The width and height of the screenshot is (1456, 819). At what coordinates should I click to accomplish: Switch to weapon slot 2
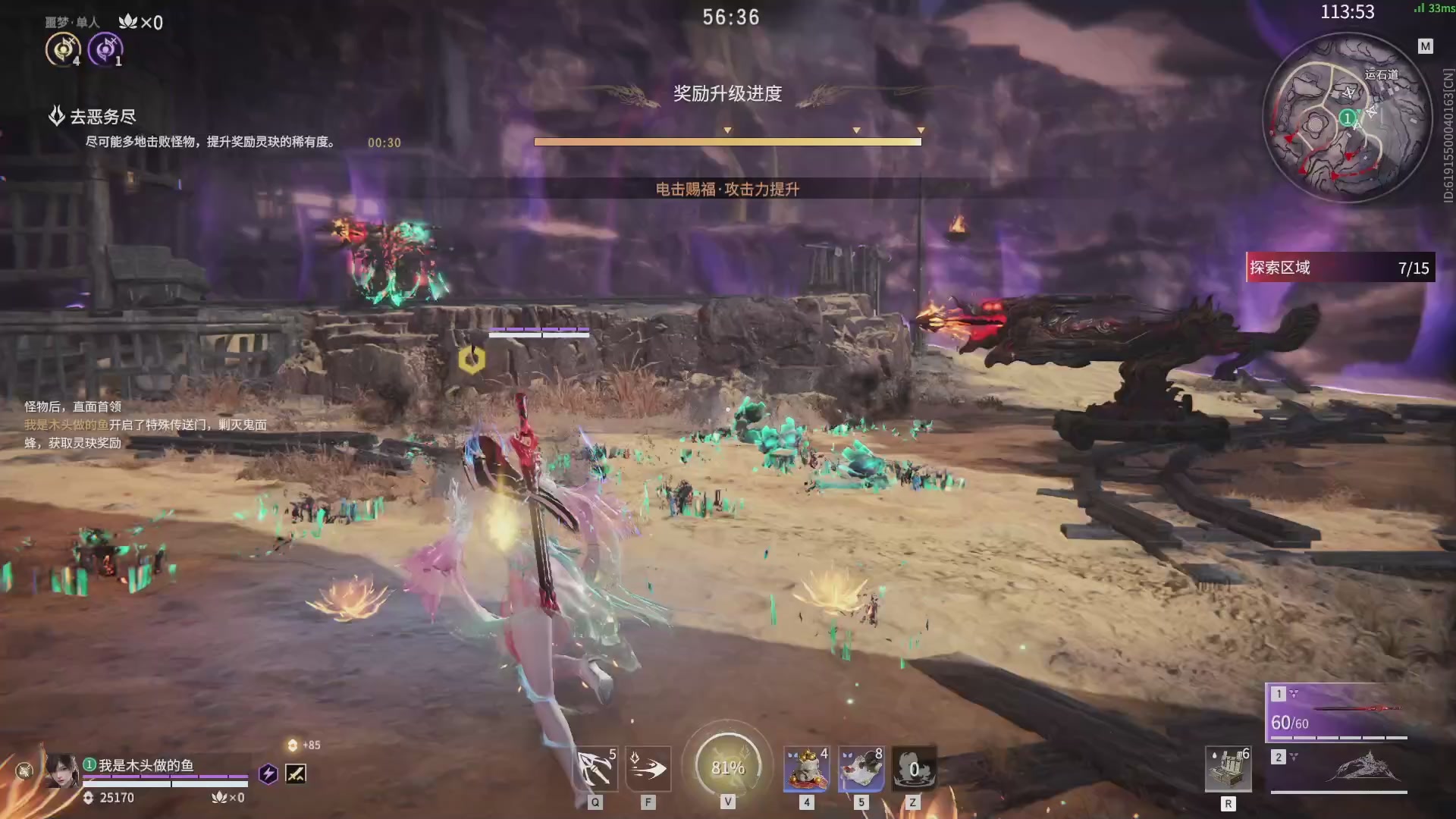[1339, 769]
